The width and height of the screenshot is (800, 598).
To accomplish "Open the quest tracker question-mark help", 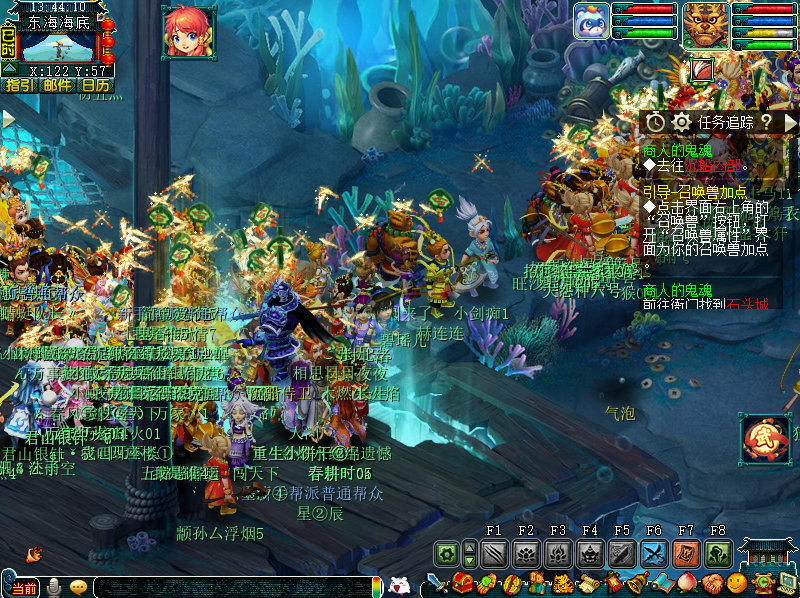I will [x=766, y=121].
